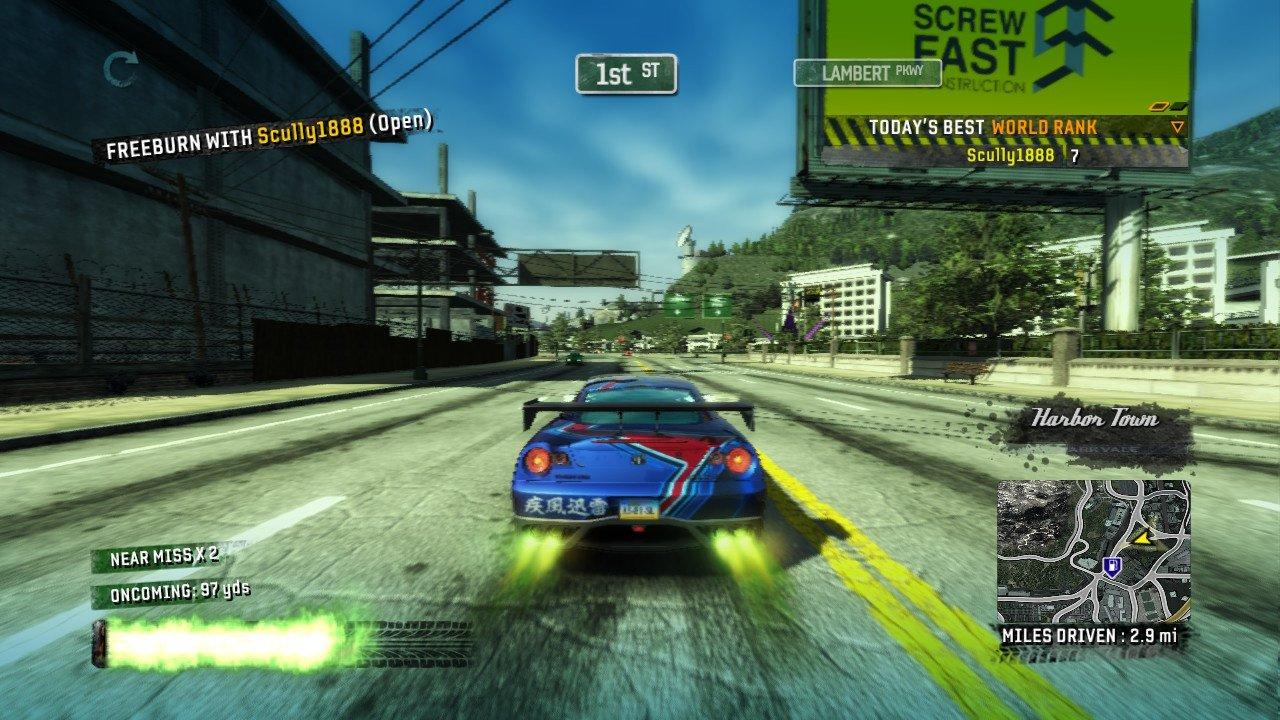The image size is (1280, 720).
Task: Click the blue junkyard marker on minimap
Action: pos(1110,566)
